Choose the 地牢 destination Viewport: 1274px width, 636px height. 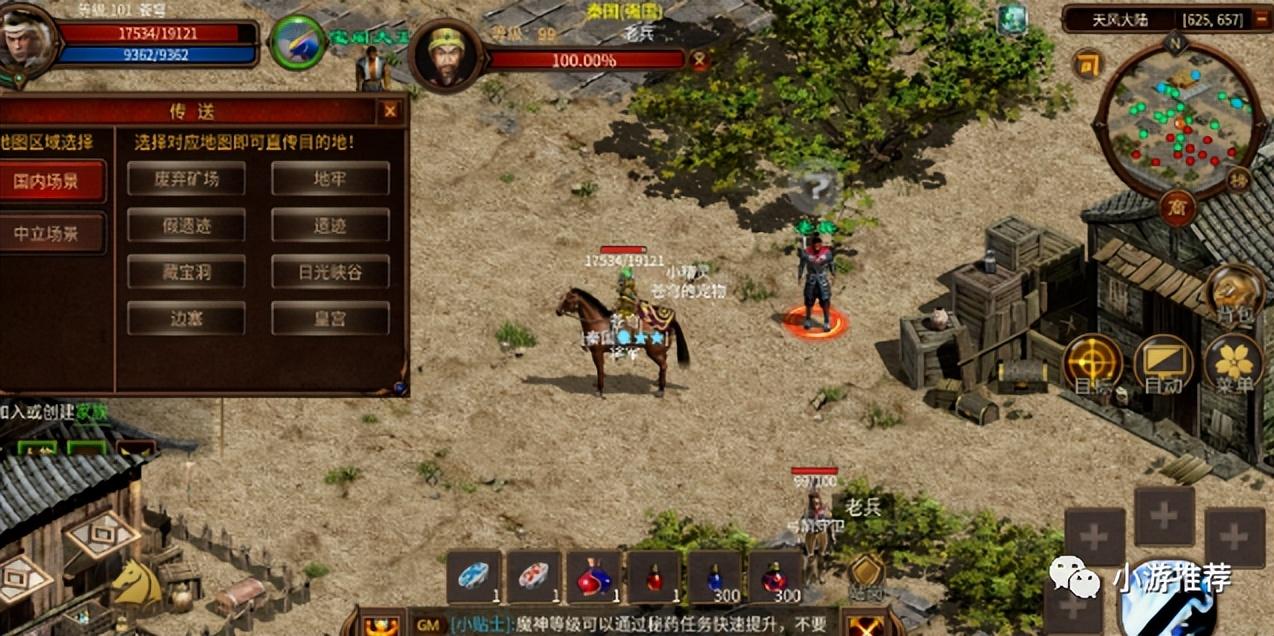[330, 179]
